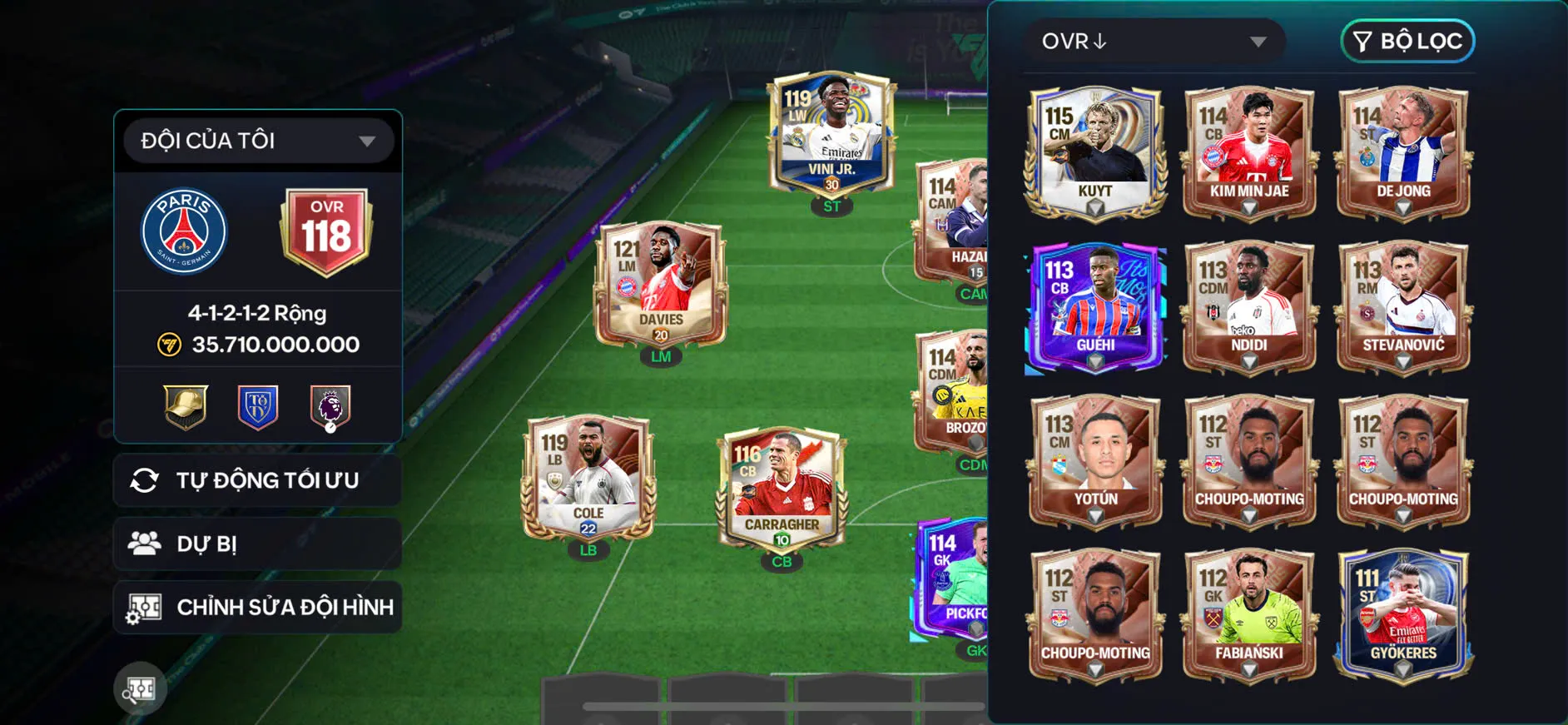Select Carragher CB lineup card
This screenshot has width=1568, height=725.
[x=782, y=489]
